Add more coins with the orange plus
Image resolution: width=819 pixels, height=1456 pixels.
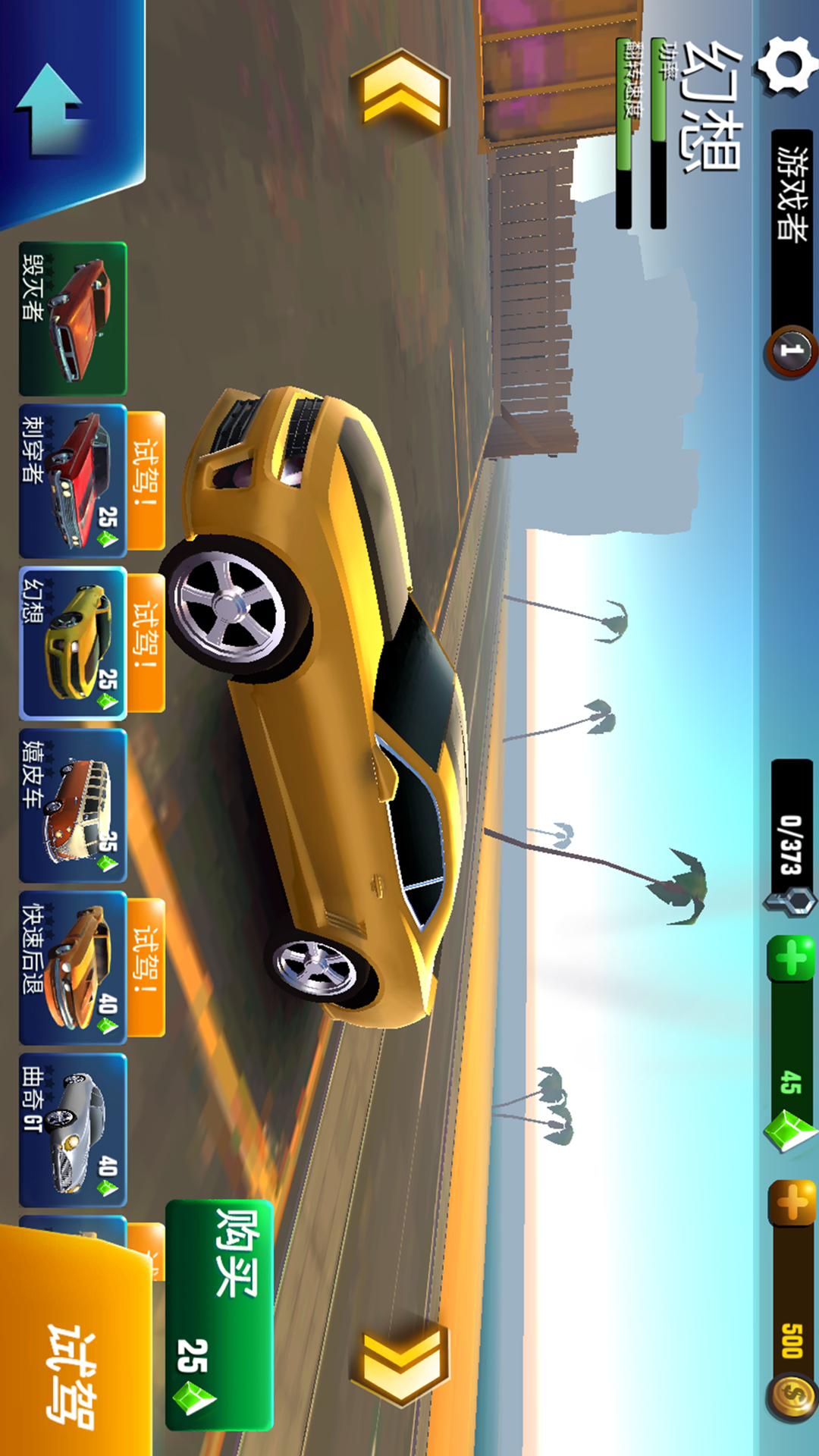pyautogui.click(x=791, y=1202)
